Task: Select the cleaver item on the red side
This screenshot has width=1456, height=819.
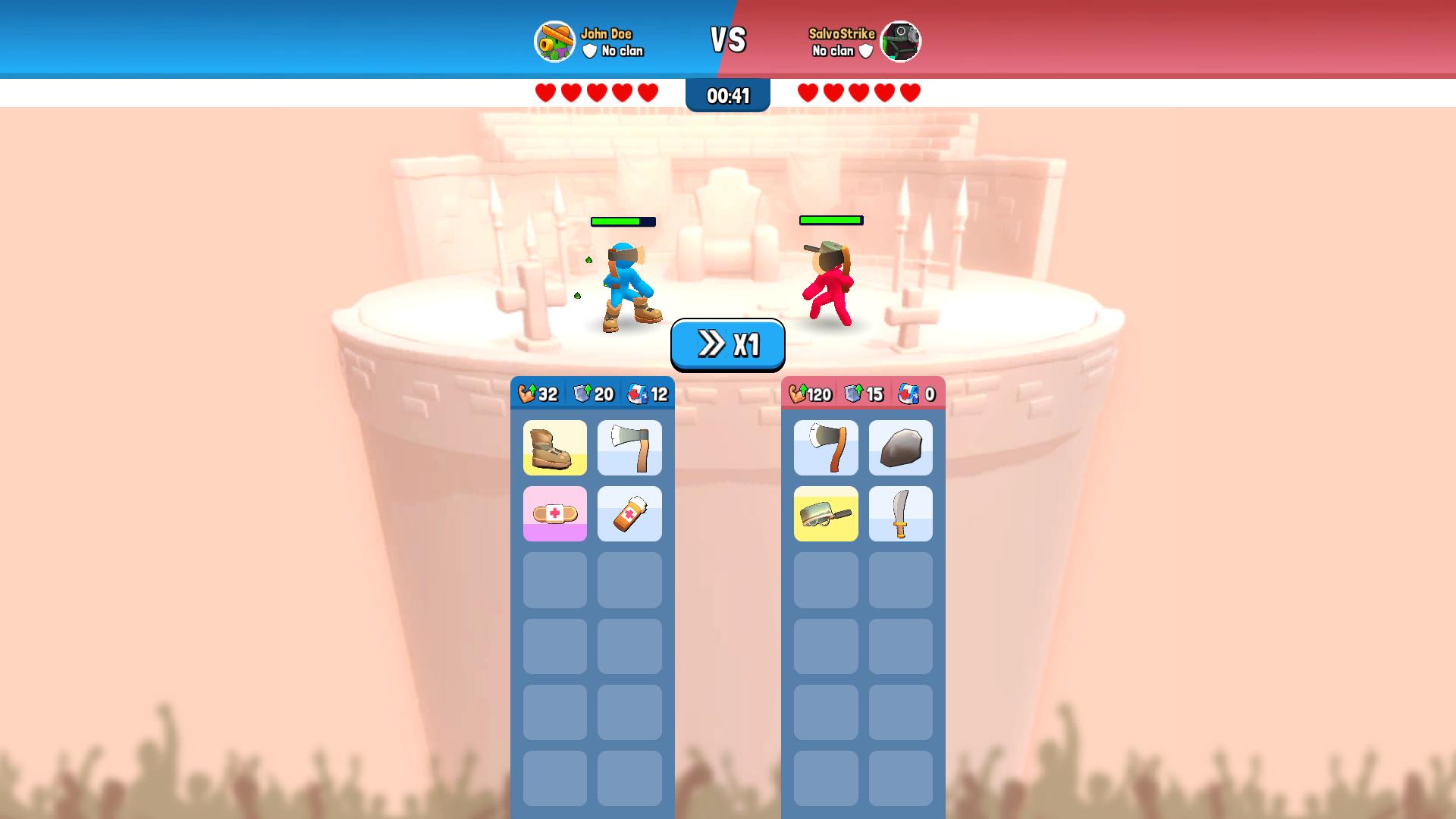Action: tap(826, 513)
